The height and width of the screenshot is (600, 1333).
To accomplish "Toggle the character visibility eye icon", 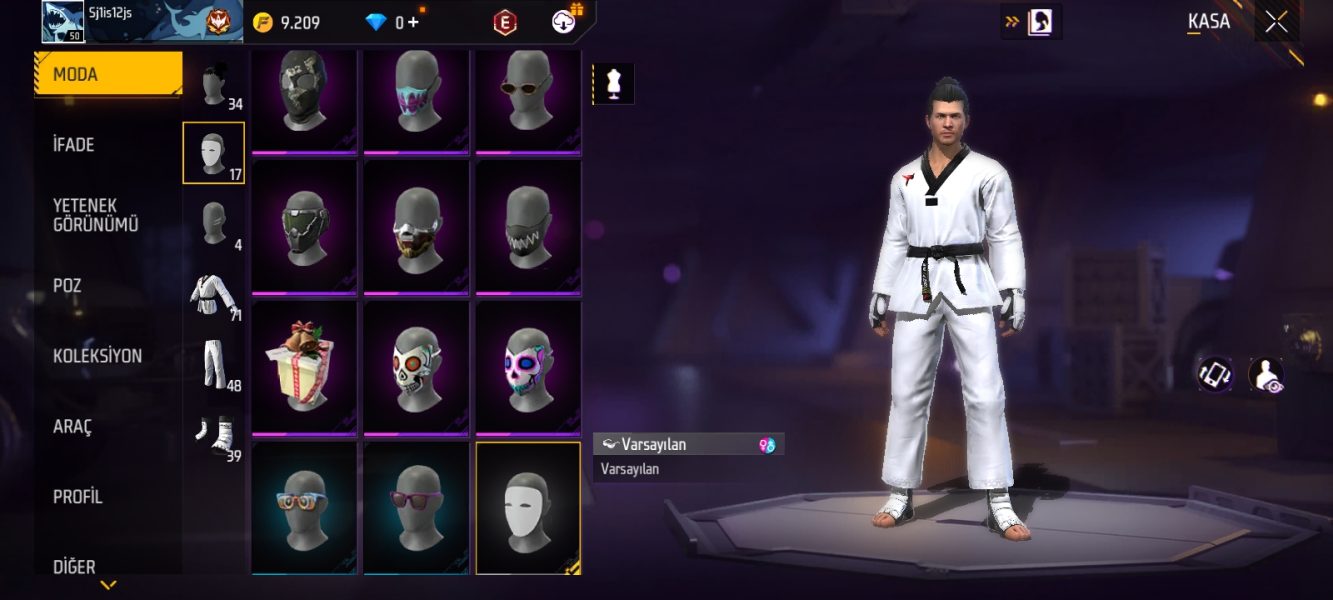I will (x=1265, y=375).
